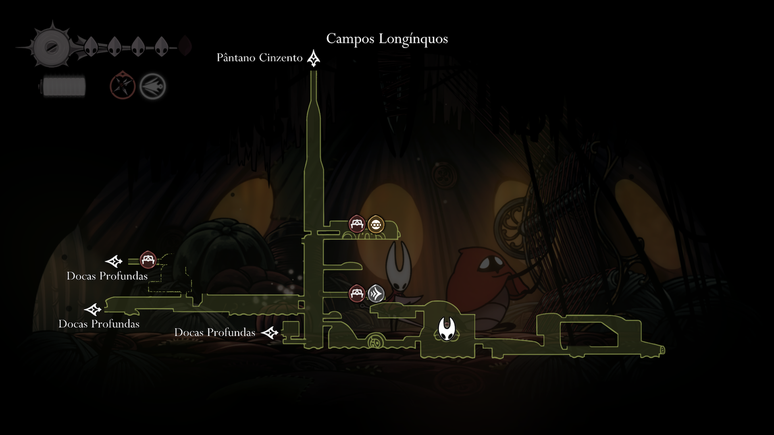Select the green spiral symbol on the map
The height and width of the screenshot is (435, 774).
374,342
